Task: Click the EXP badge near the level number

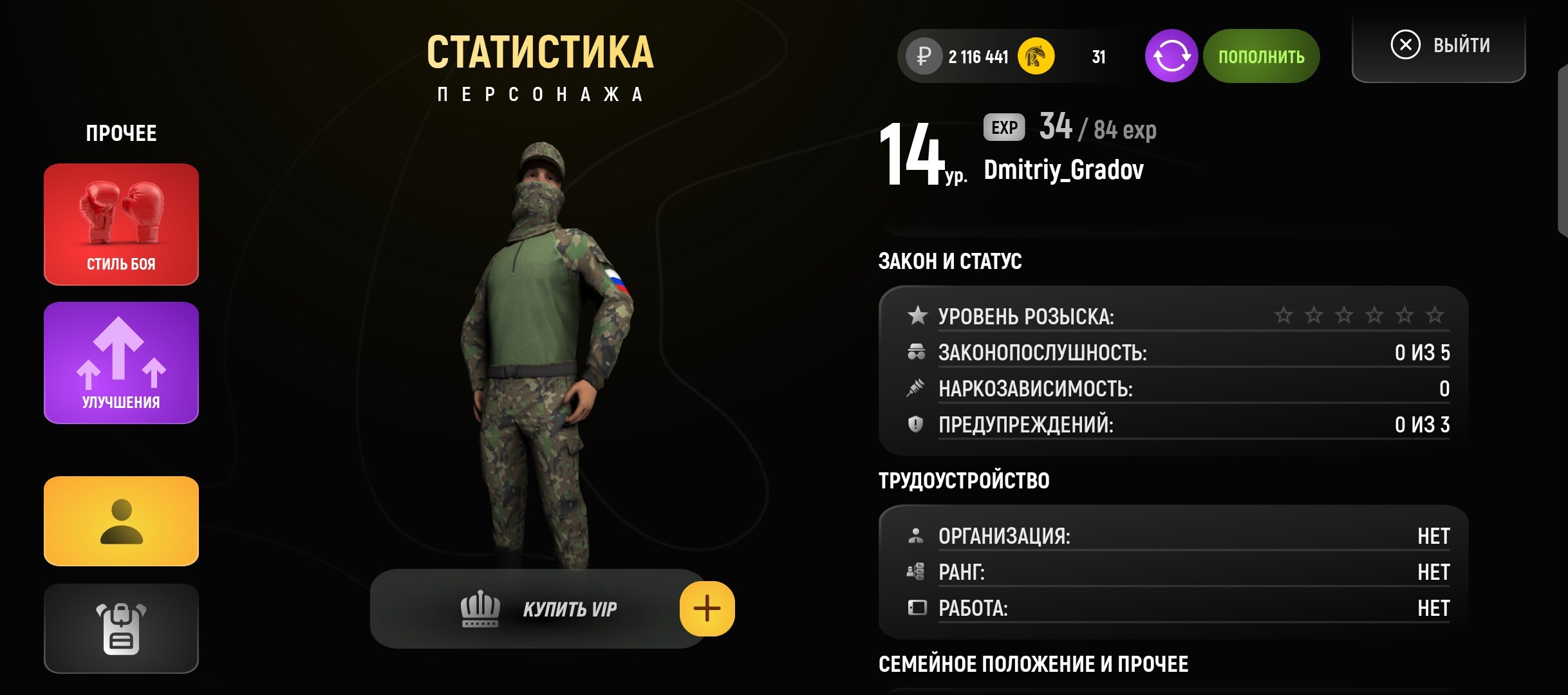Action: point(1004,127)
